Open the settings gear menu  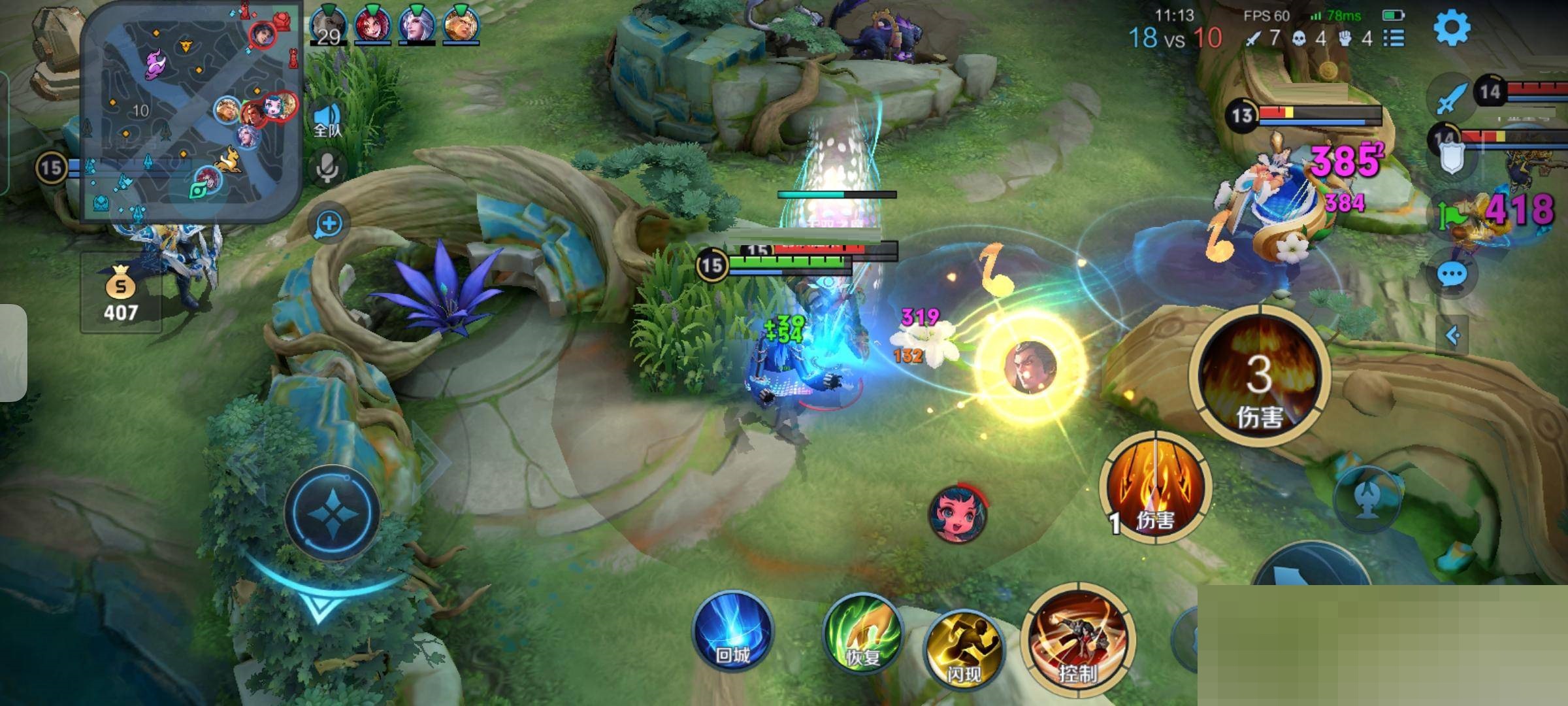pyautogui.click(x=1452, y=27)
